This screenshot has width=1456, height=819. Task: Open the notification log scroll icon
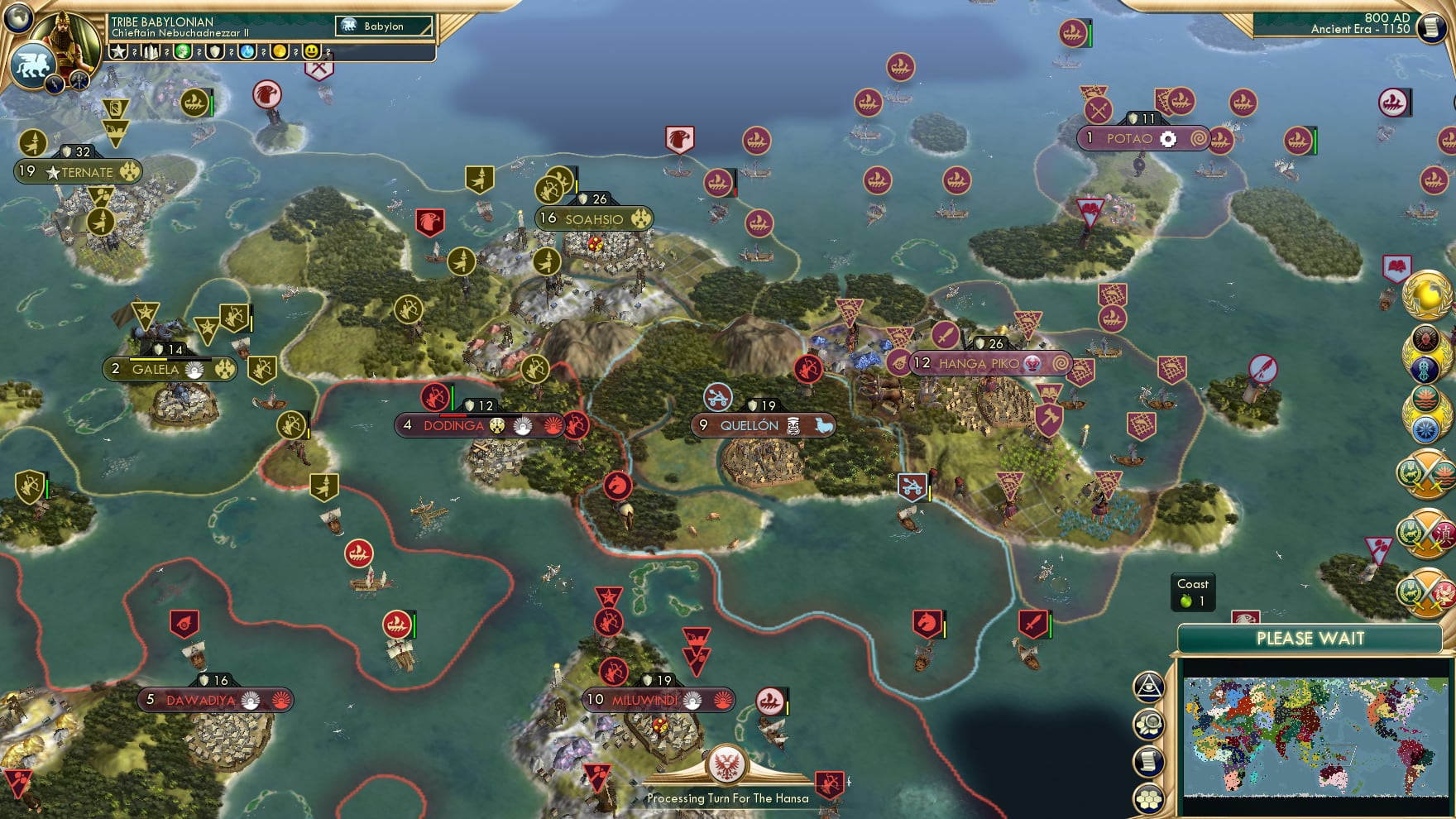(x=1150, y=761)
